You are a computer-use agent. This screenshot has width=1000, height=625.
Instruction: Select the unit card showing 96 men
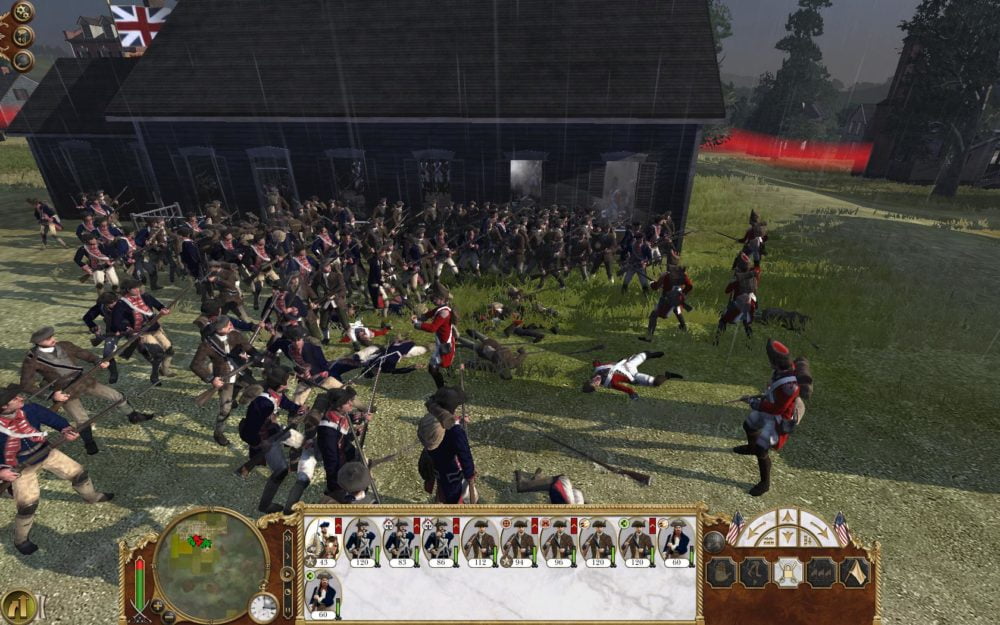point(558,541)
